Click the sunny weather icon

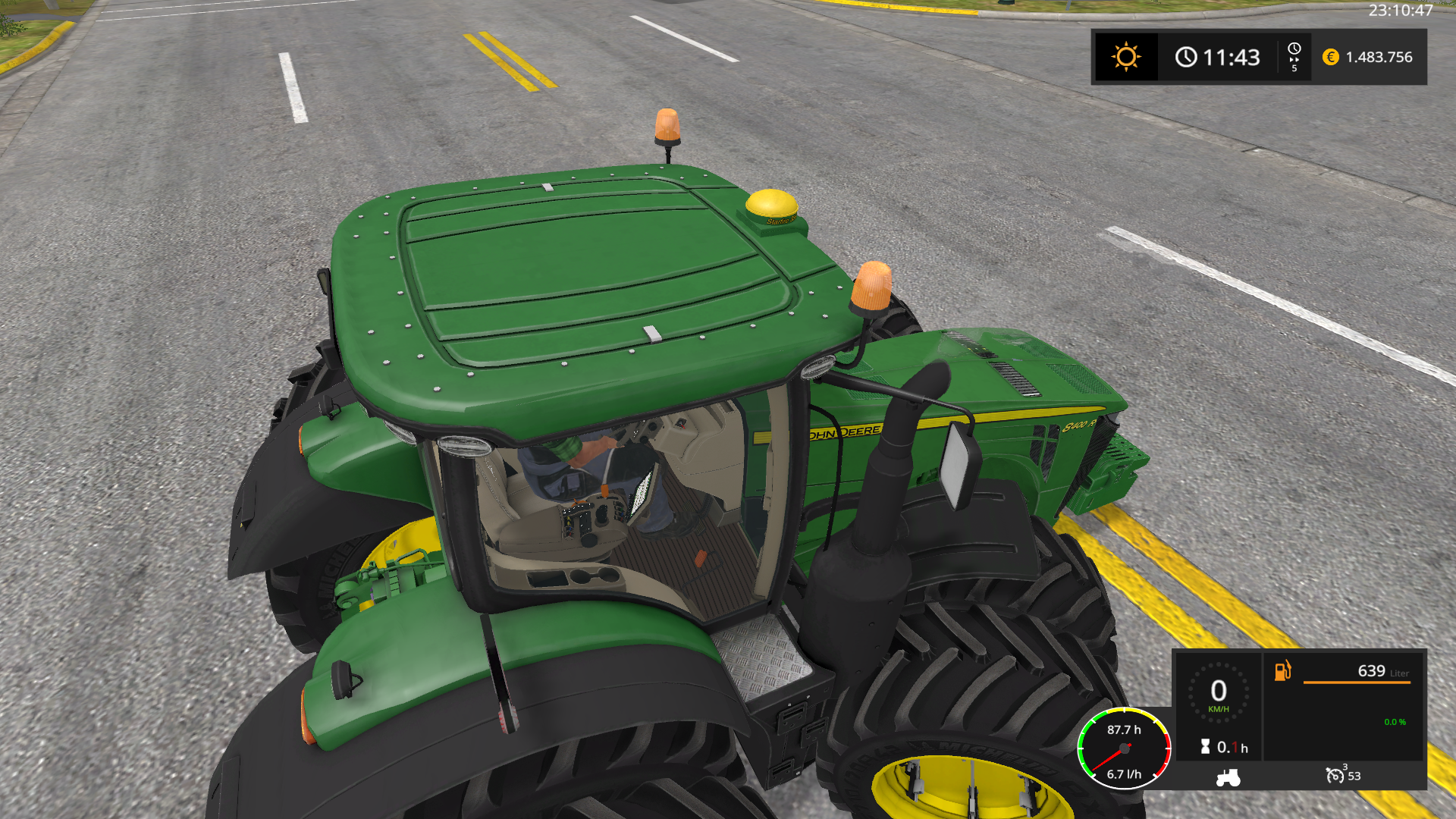pyautogui.click(x=1125, y=57)
